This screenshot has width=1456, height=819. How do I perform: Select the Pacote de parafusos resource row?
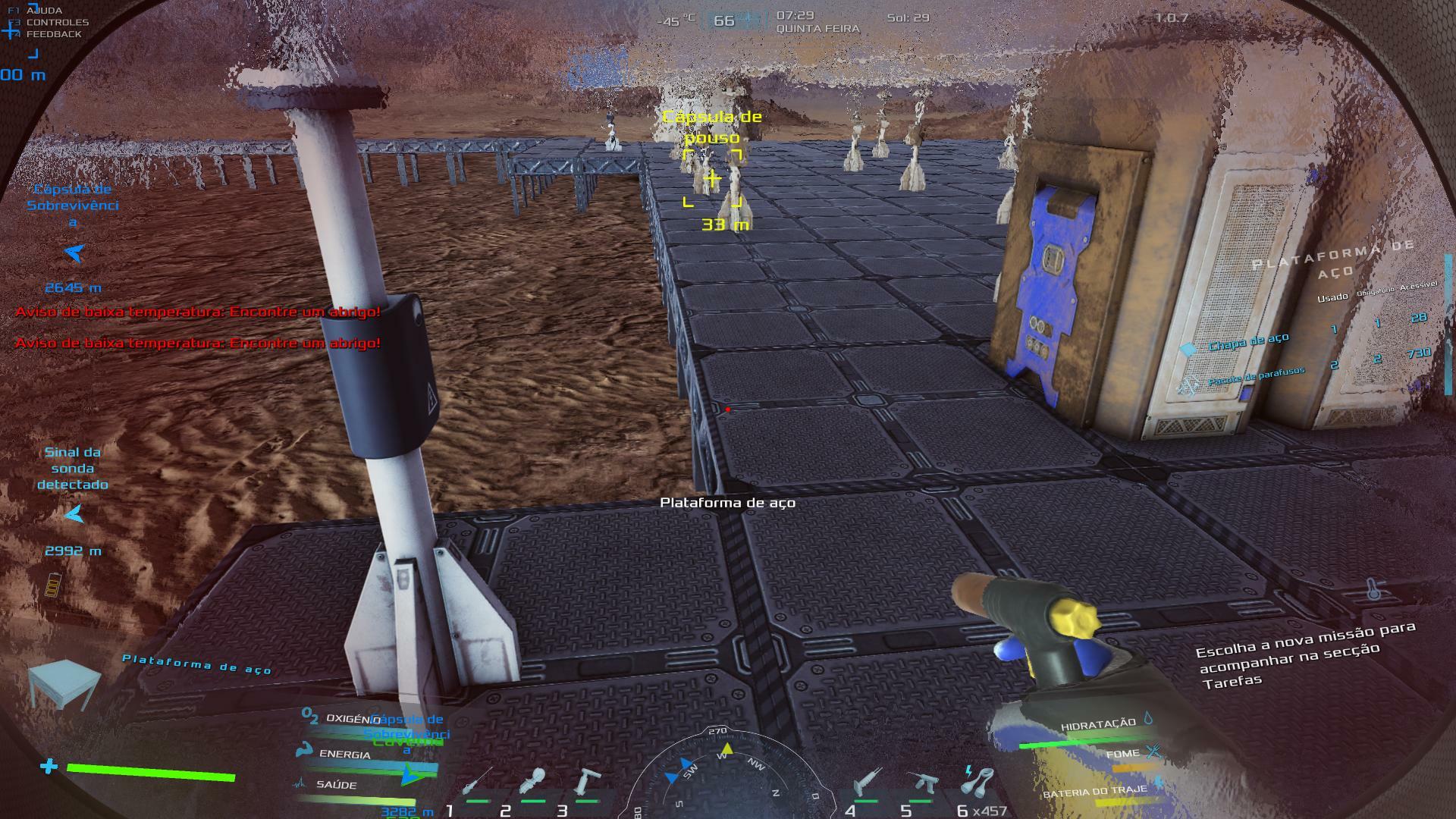tap(1256, 375)
